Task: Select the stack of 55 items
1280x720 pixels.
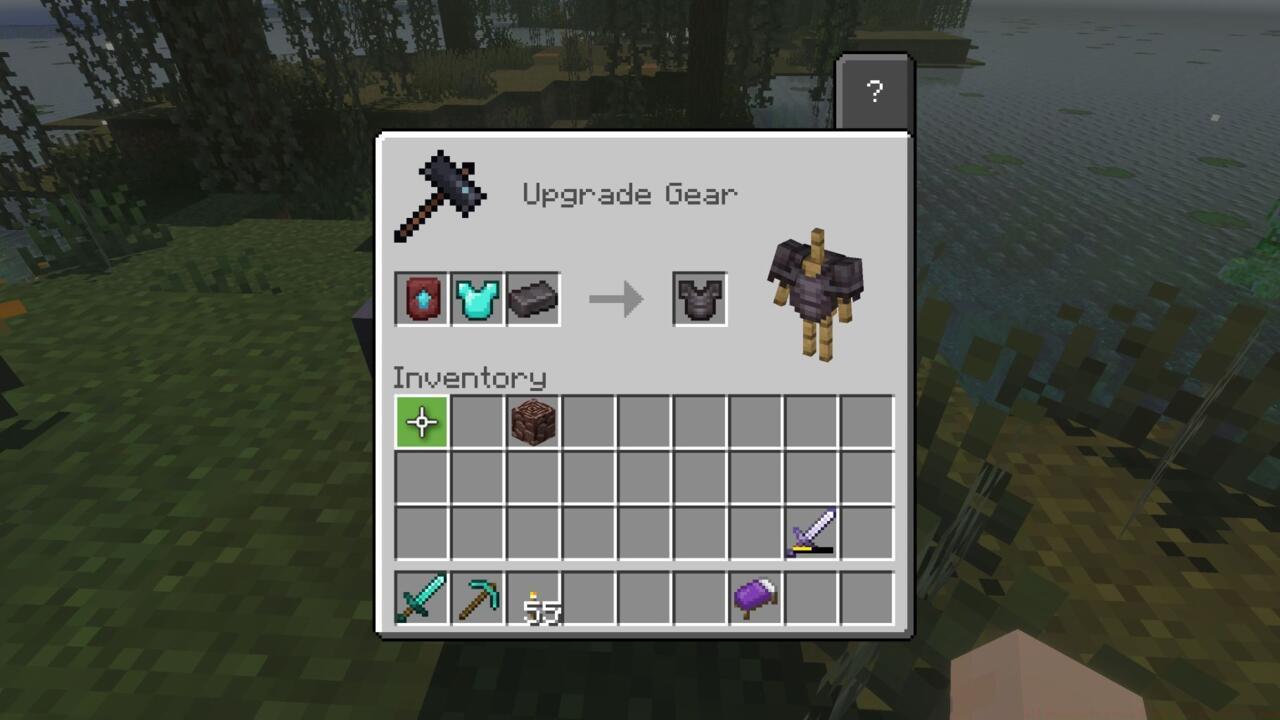Action: [533, 602]
